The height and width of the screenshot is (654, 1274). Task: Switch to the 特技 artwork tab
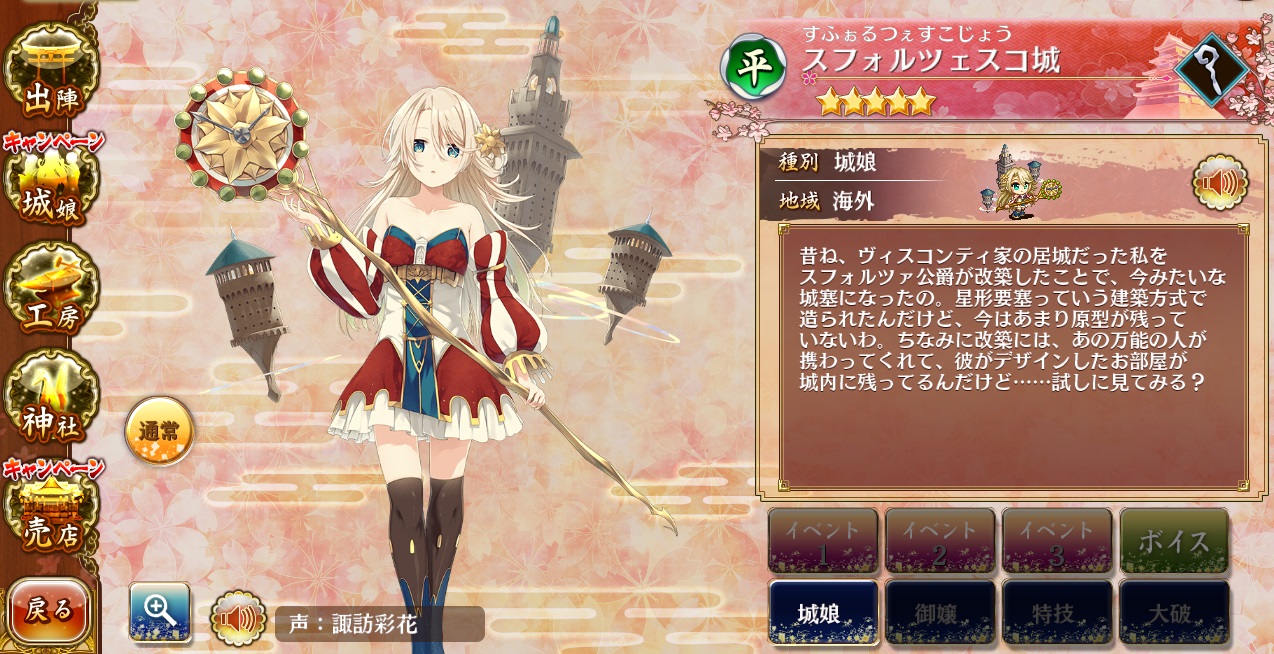click(x=1057, y=612)
